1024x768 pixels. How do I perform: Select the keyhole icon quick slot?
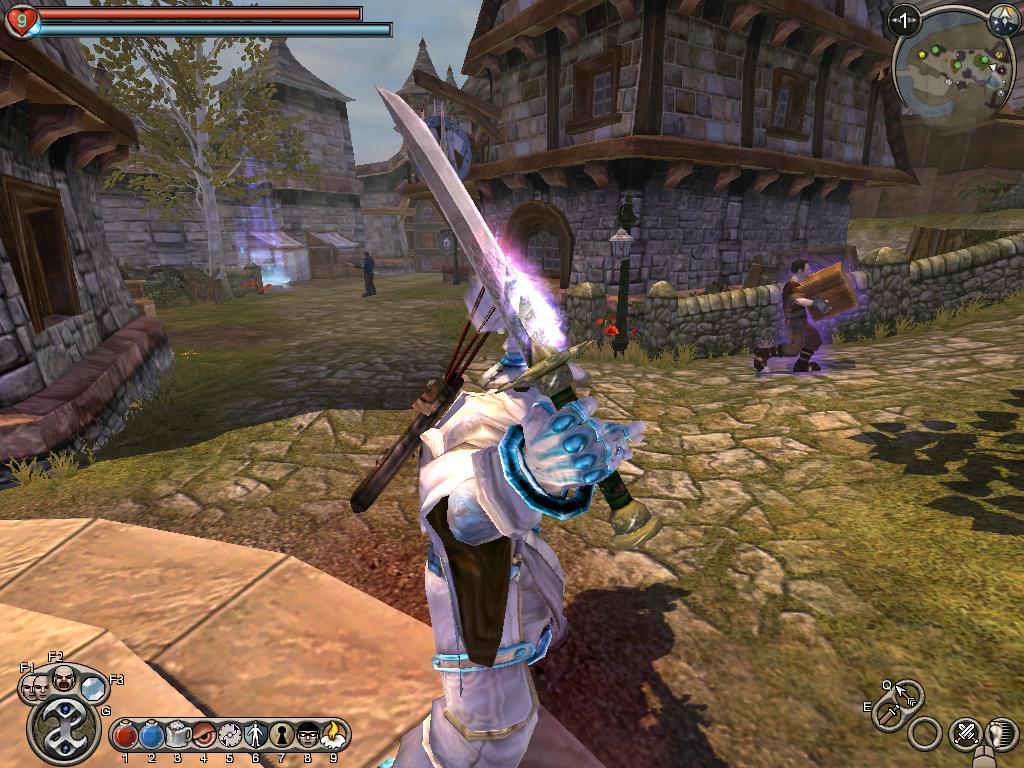click(x=281, y=735)
